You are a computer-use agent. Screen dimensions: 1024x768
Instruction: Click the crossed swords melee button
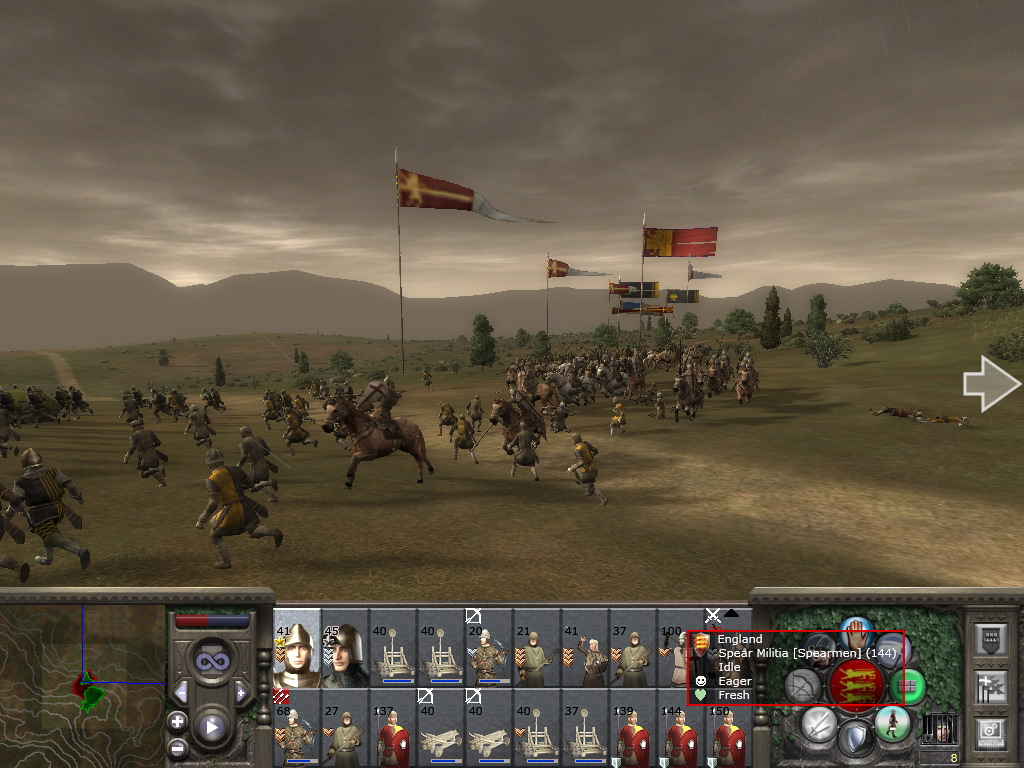tap(819, 722)
